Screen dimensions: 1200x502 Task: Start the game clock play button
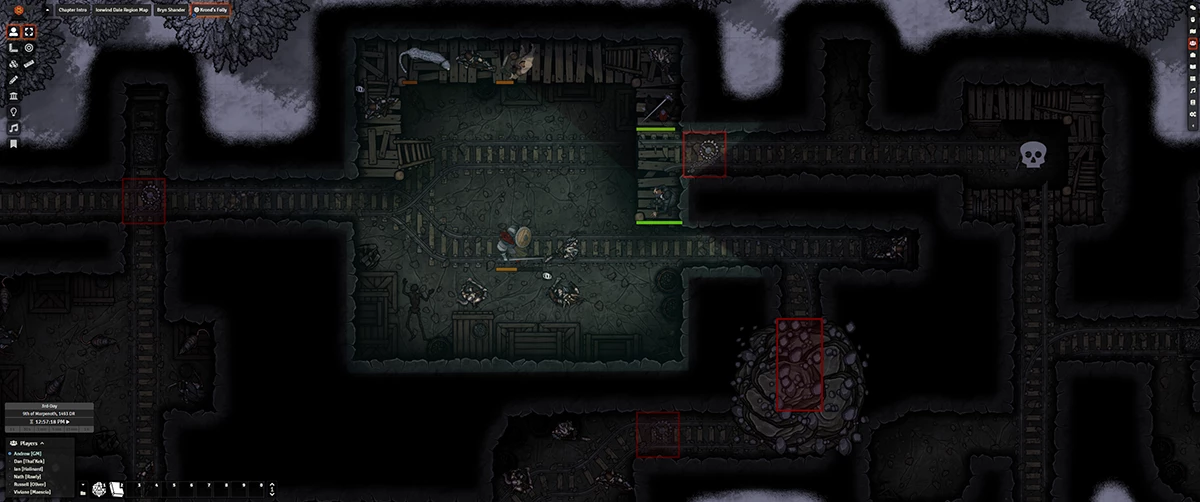[x=69, y=423]
